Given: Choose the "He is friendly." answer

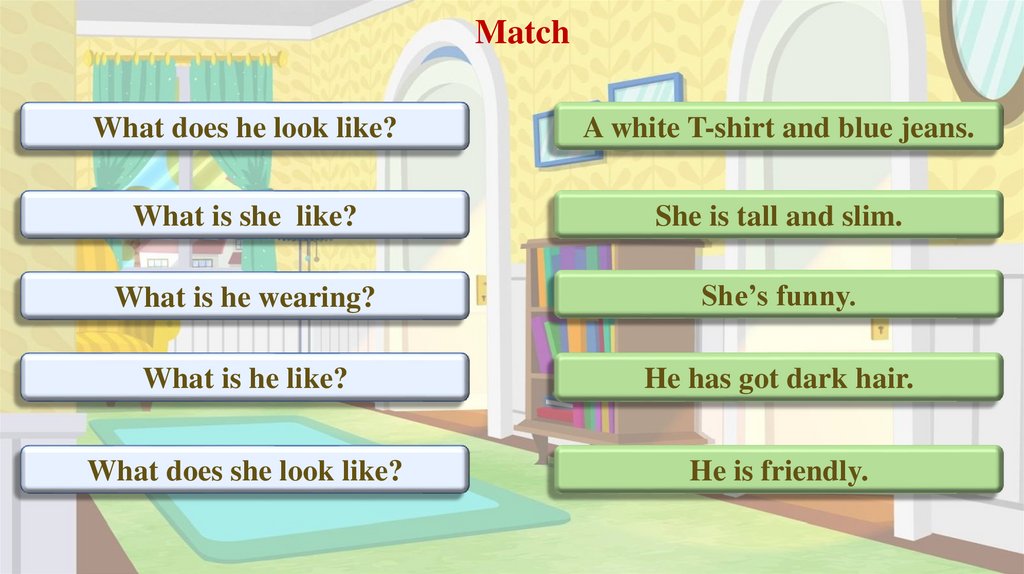Looking at the screenshot, I should [778, 470].
